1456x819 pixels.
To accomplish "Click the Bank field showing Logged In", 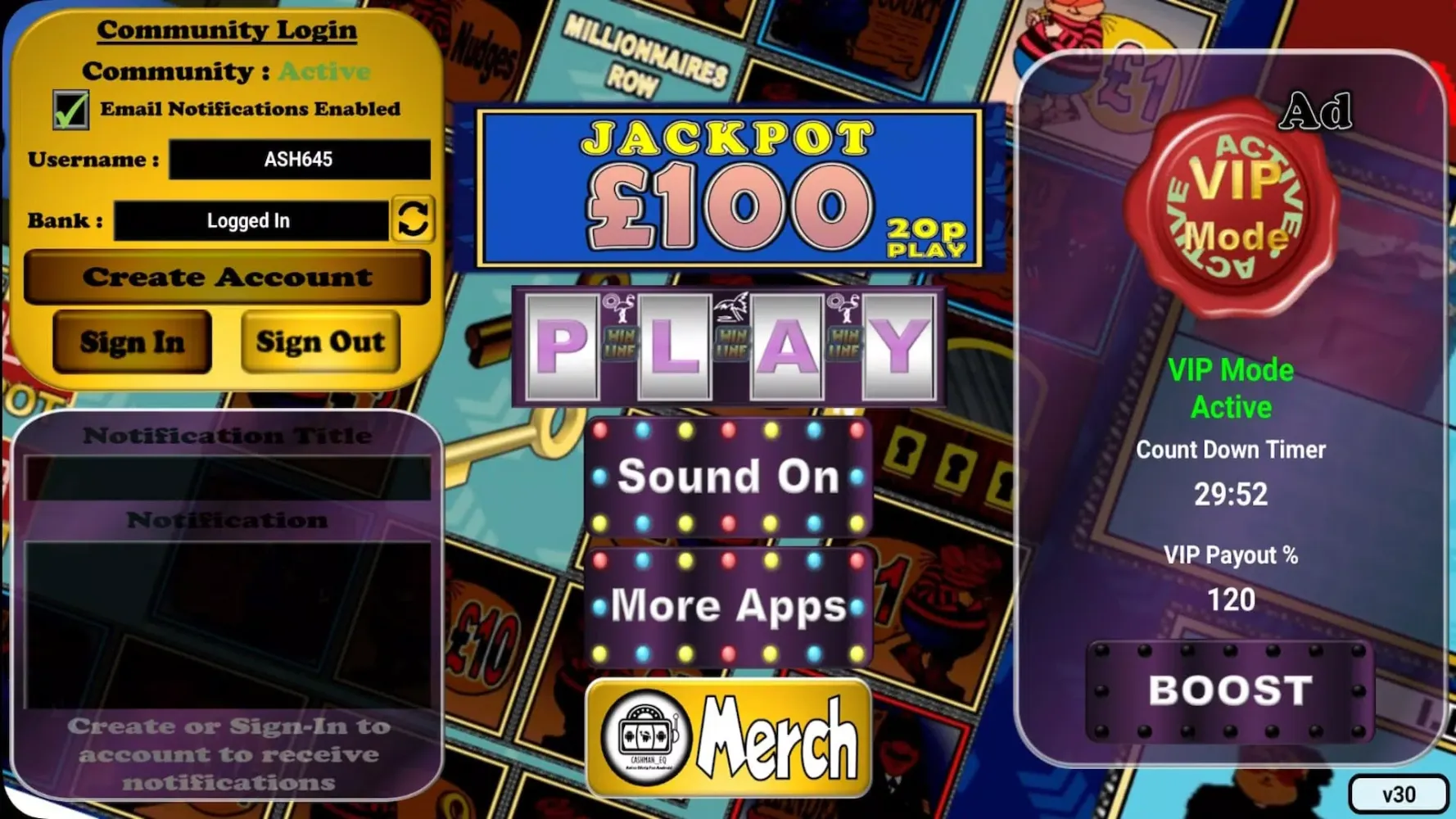I will (x=250, y=219).
